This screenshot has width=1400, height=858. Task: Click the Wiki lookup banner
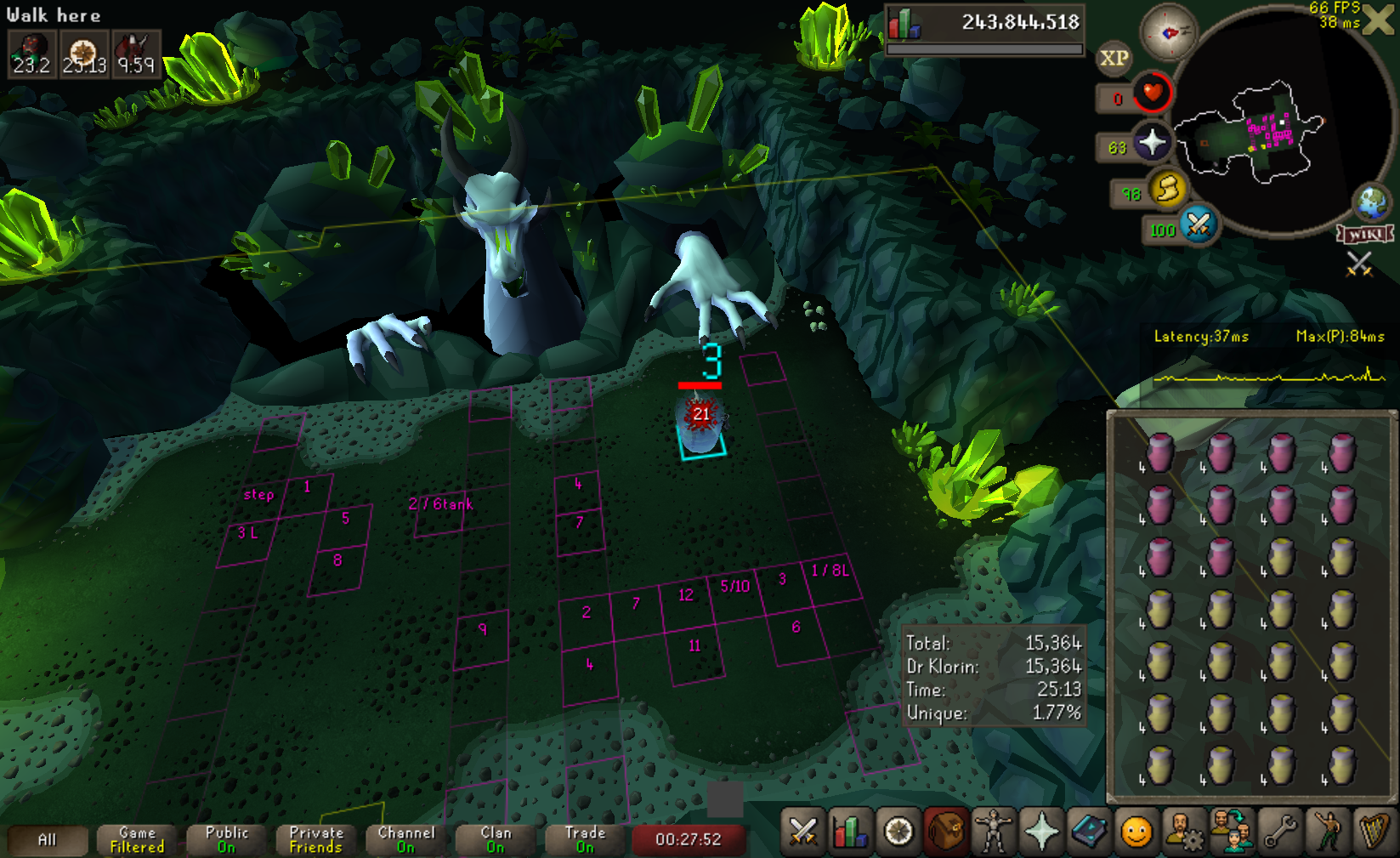(x=1365, y=234)
